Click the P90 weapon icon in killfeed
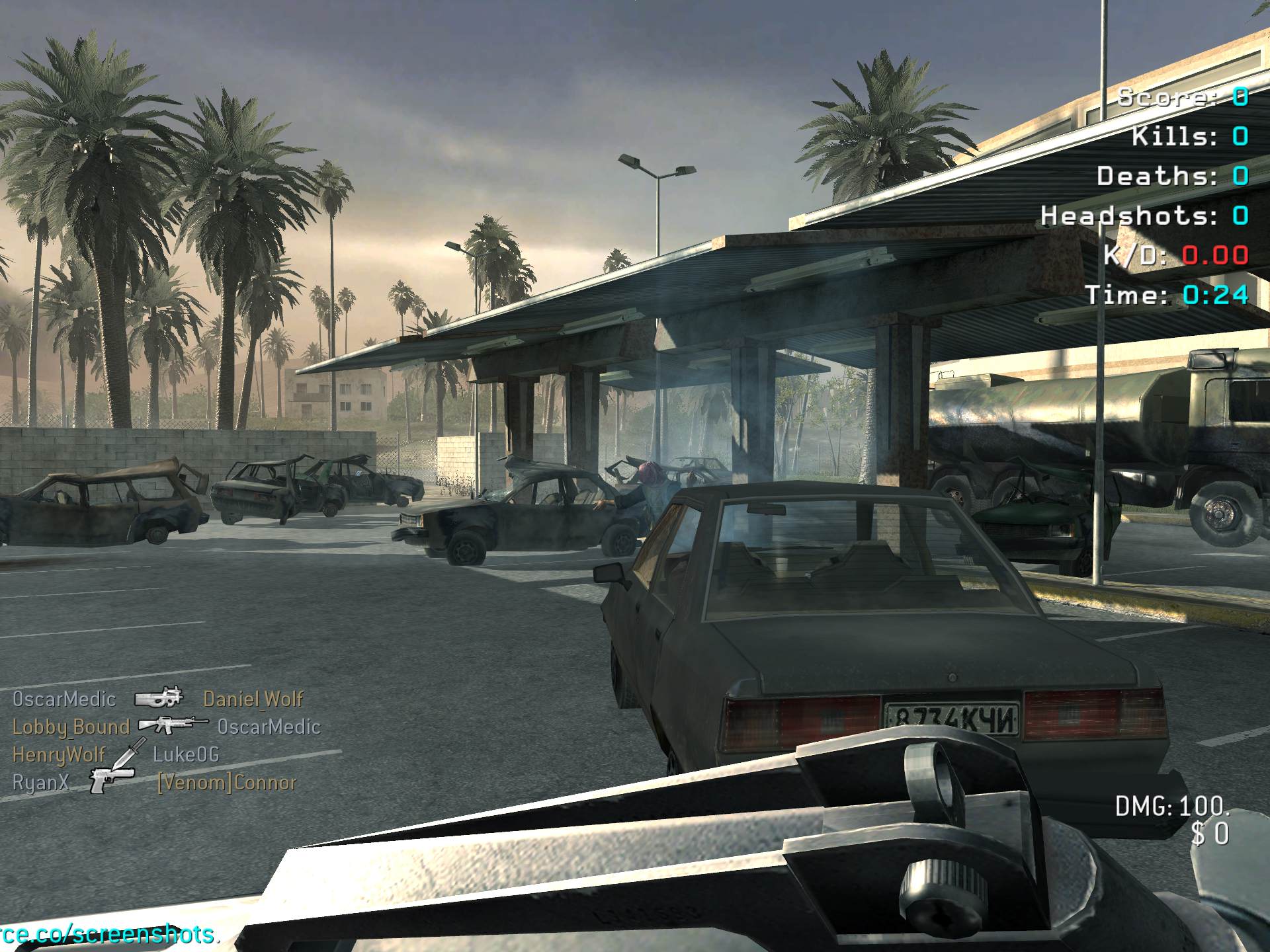 pos(159,697)
